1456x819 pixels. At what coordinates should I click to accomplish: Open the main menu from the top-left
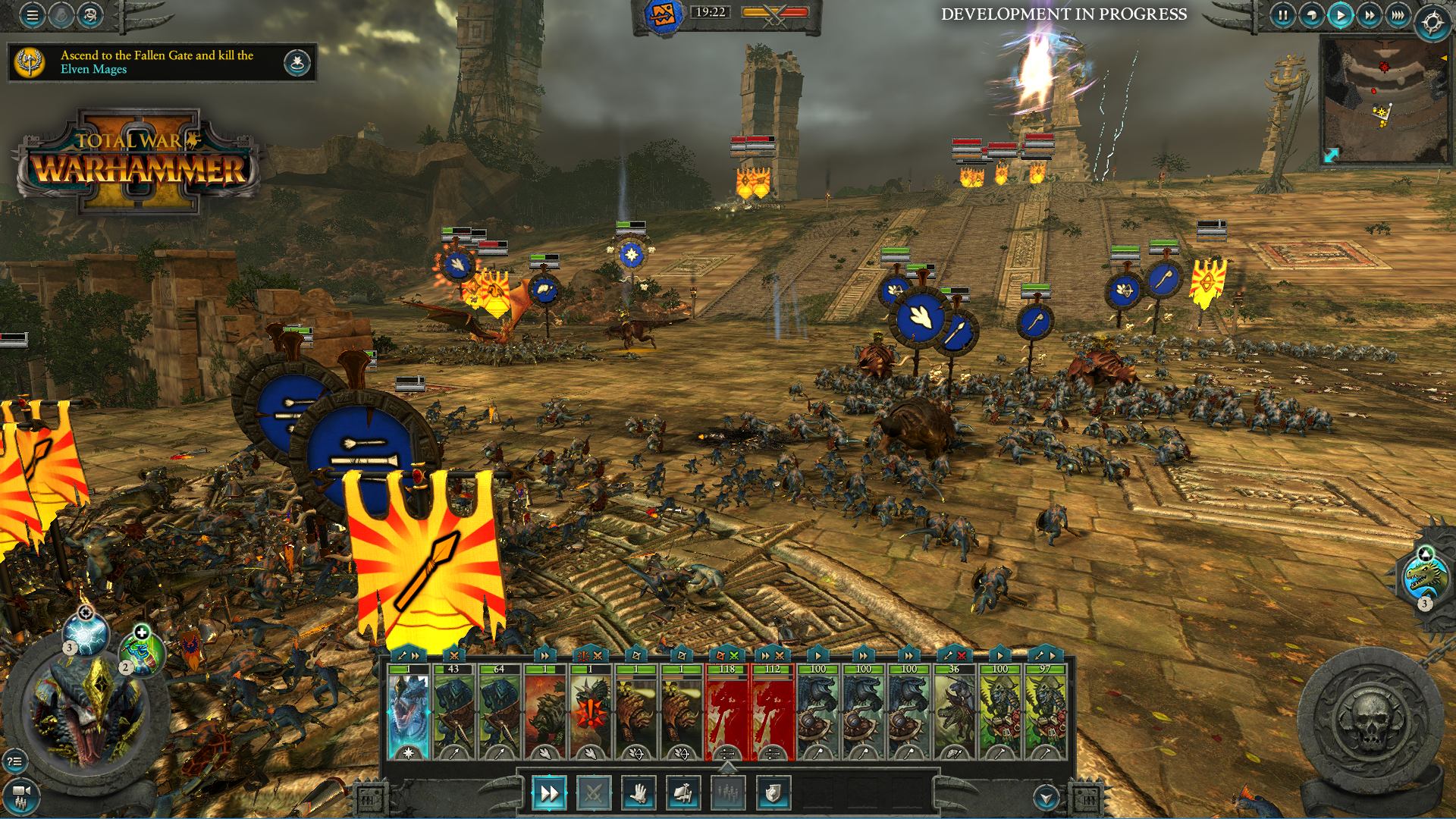click(x=32, y=15)
